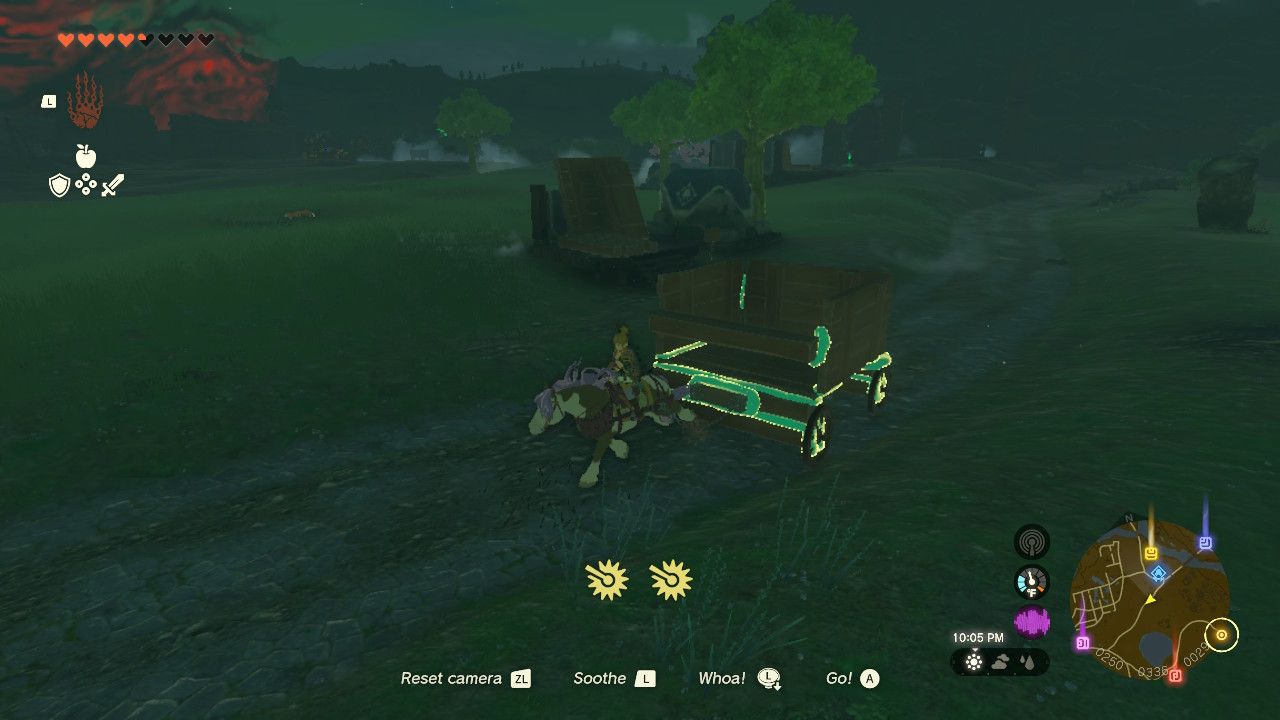
Task: Toggle the sunny weather icon in the forecast bar
Action: (973, 662)
